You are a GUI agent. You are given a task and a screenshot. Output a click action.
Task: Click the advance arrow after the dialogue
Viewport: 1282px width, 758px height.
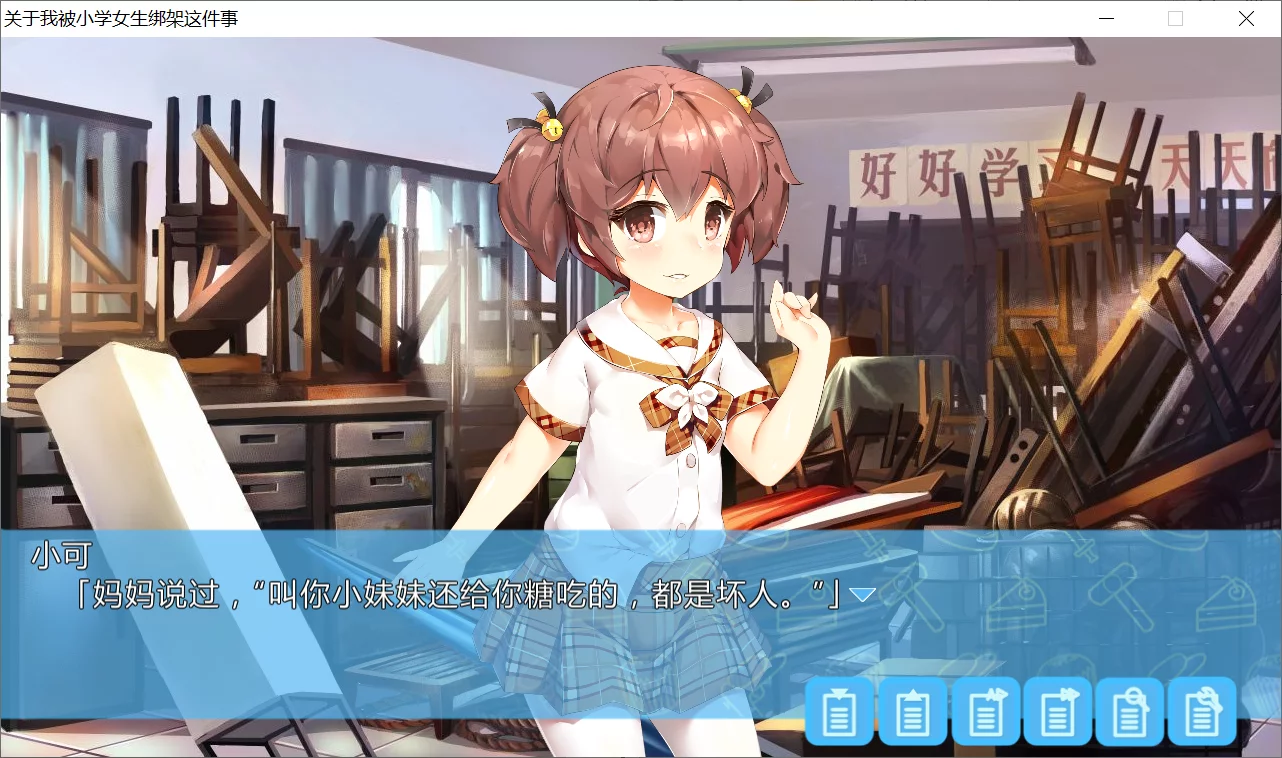(860, 592)
